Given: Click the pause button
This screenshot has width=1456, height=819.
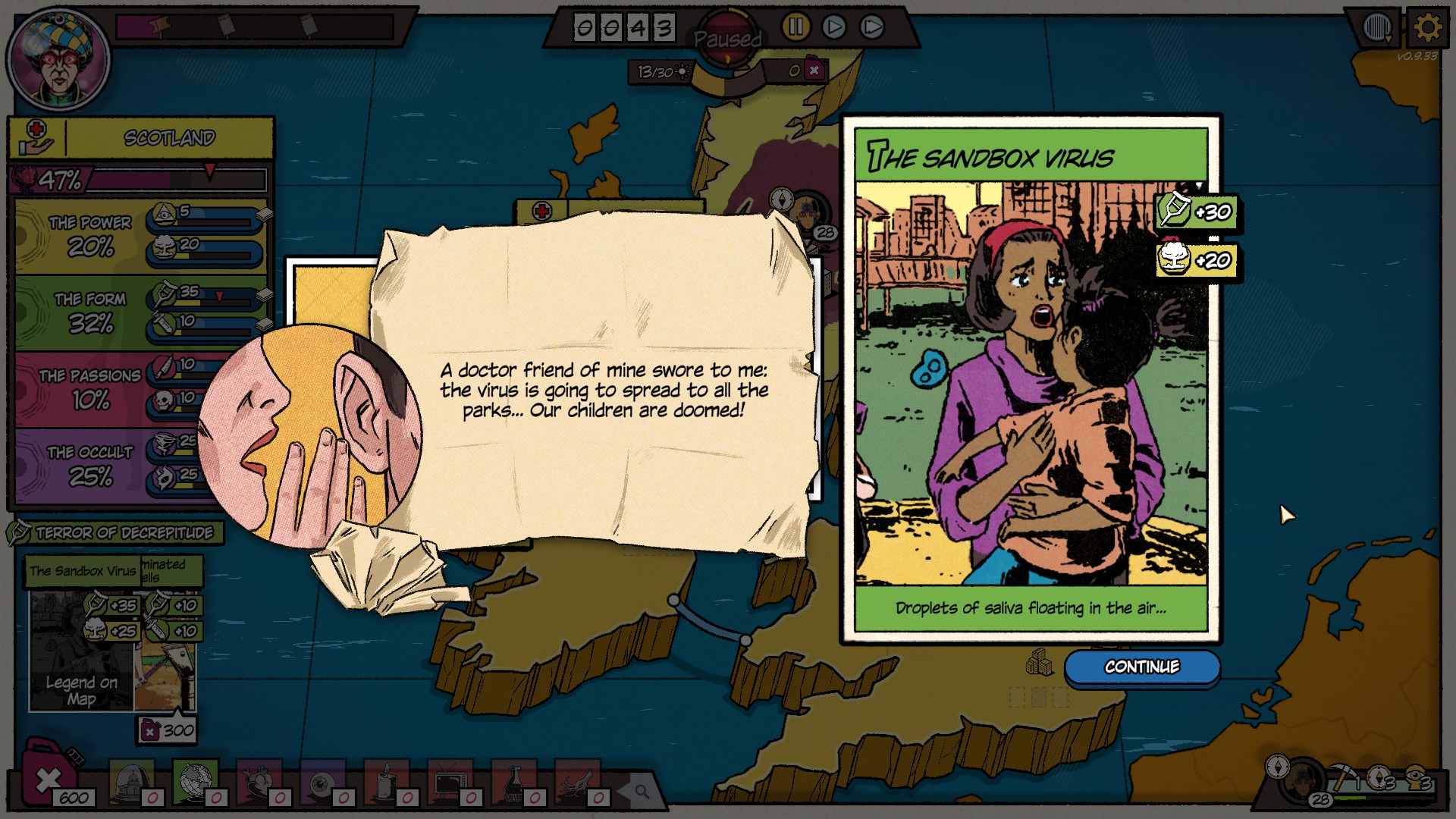Looking at the screenshot, I should coord(795,27).
